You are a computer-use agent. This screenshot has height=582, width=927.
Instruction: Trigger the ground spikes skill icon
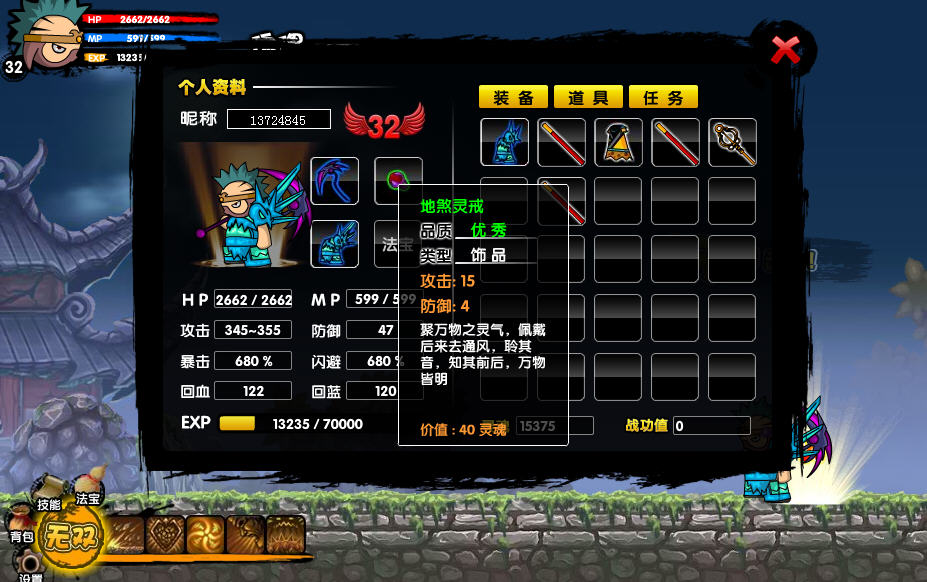[285, 535]
